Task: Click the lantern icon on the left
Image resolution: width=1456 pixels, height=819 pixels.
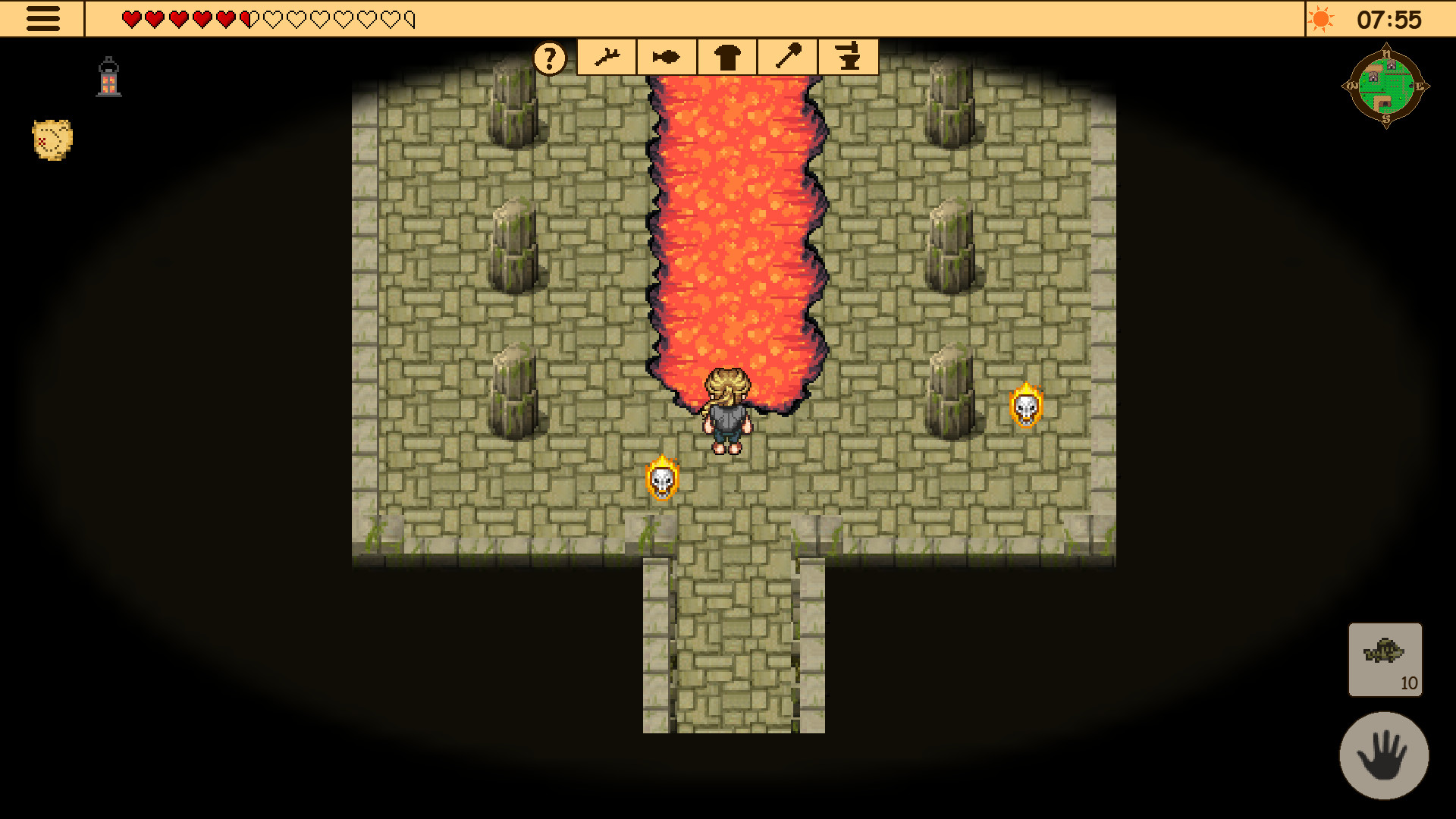Action: [x=108, y=76]
